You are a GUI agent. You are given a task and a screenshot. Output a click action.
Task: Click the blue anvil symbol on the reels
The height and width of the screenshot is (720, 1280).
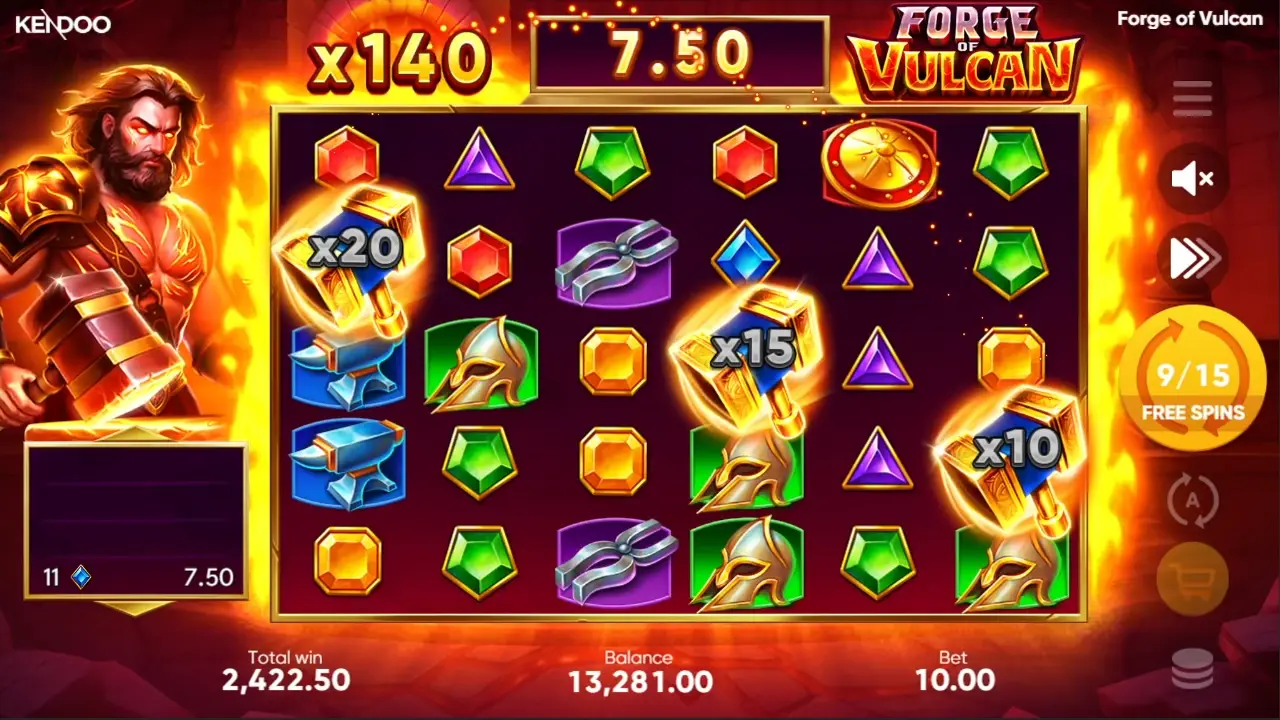pos(348,463)
